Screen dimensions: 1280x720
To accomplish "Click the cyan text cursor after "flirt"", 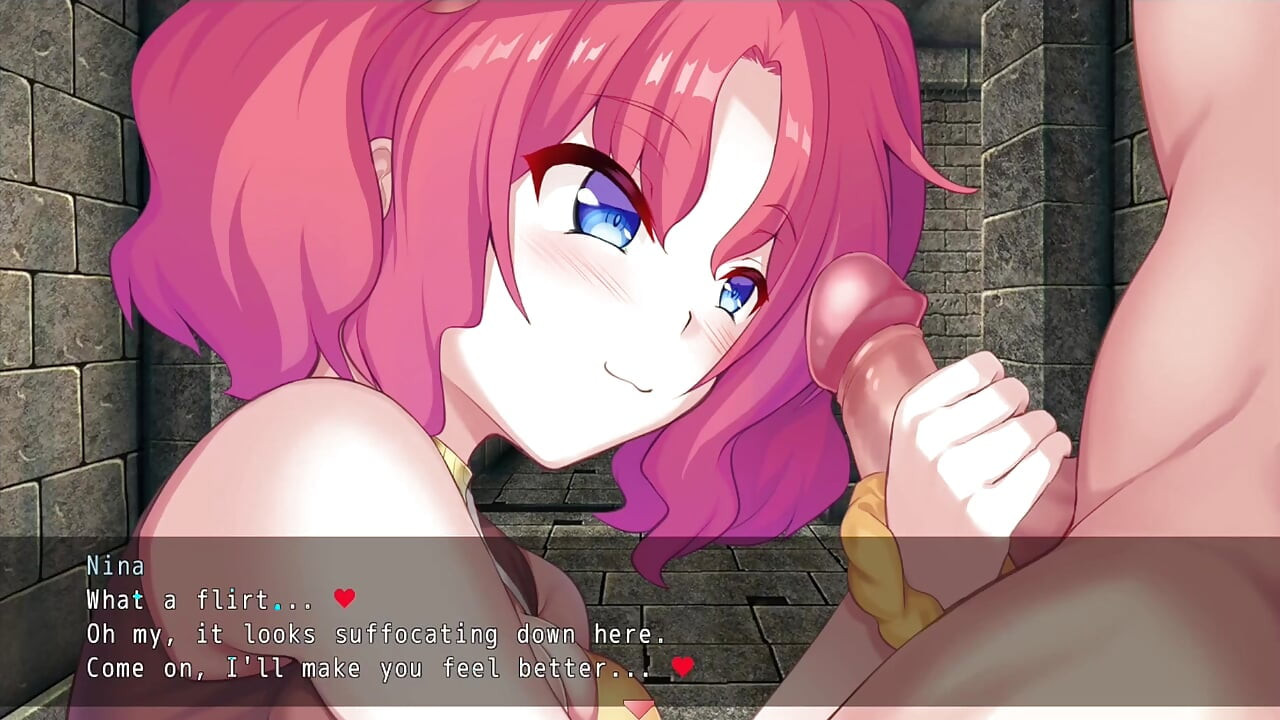I will [277, 608].
